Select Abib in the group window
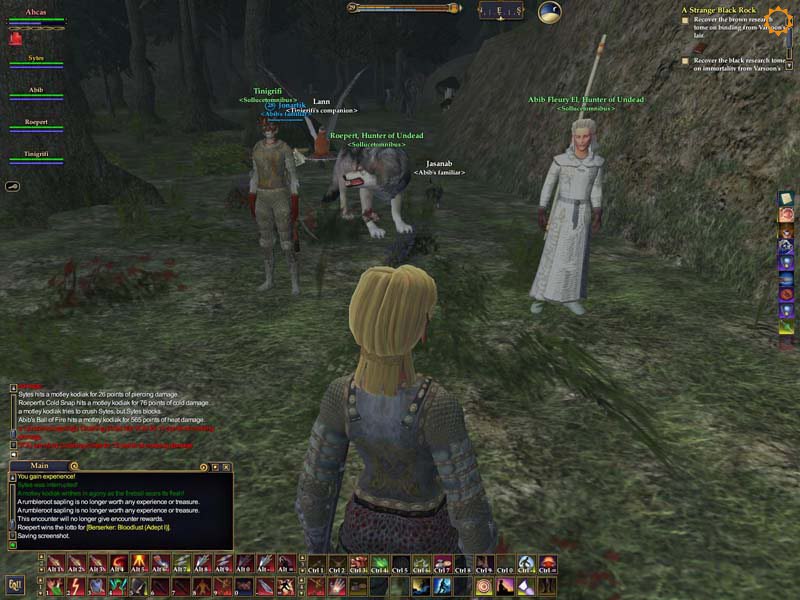Viewport: 800px width, 600px height. 36,91
